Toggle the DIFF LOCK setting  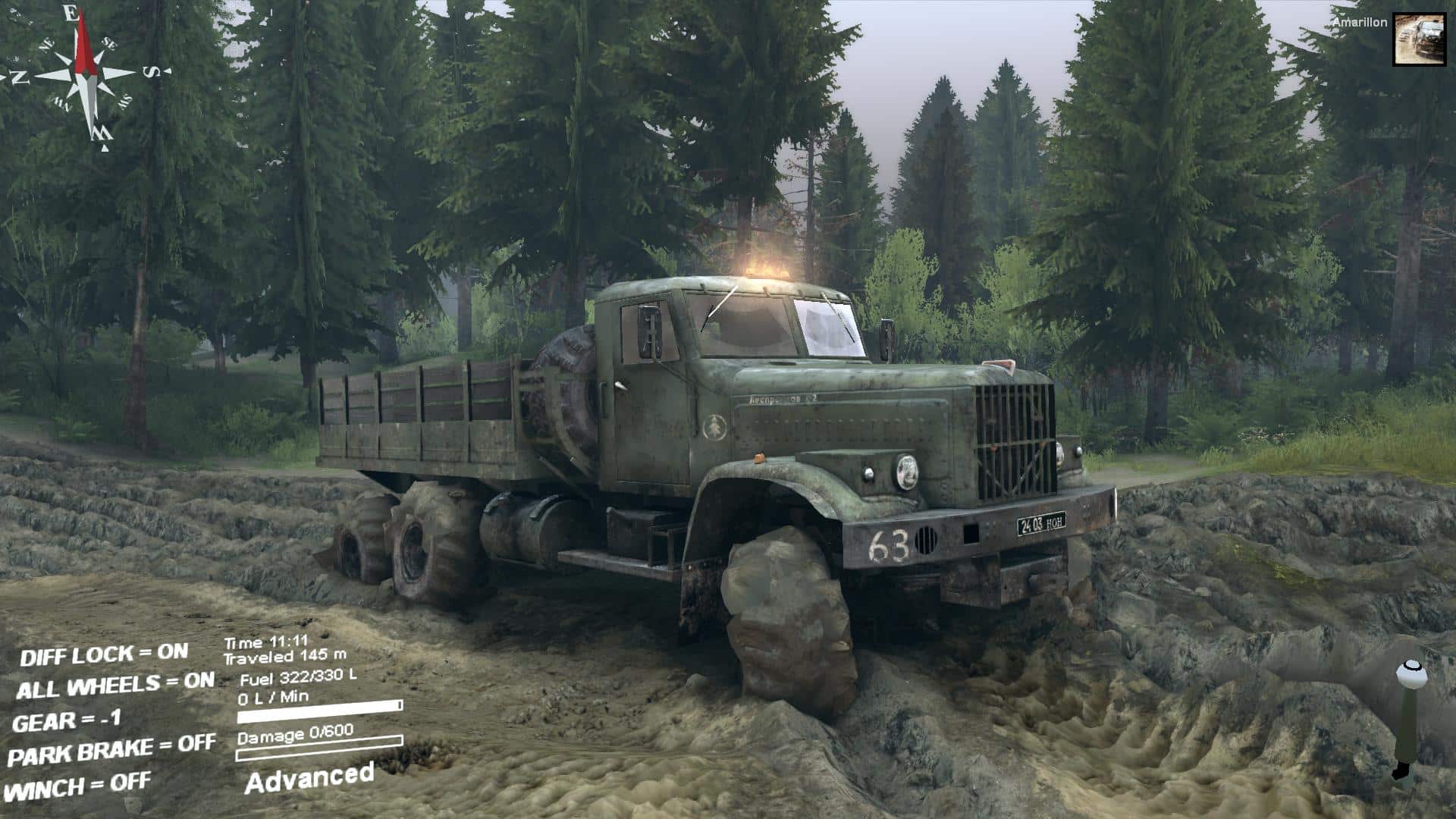104,654
